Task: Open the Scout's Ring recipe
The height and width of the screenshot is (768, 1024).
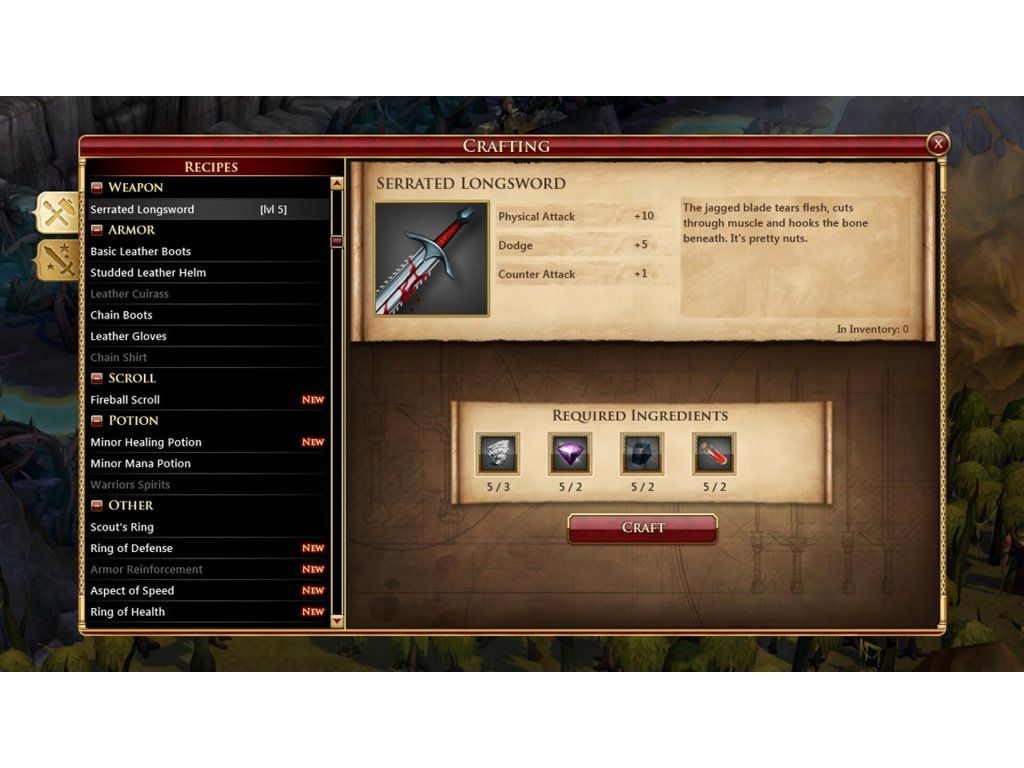Action: coord(122,528)
